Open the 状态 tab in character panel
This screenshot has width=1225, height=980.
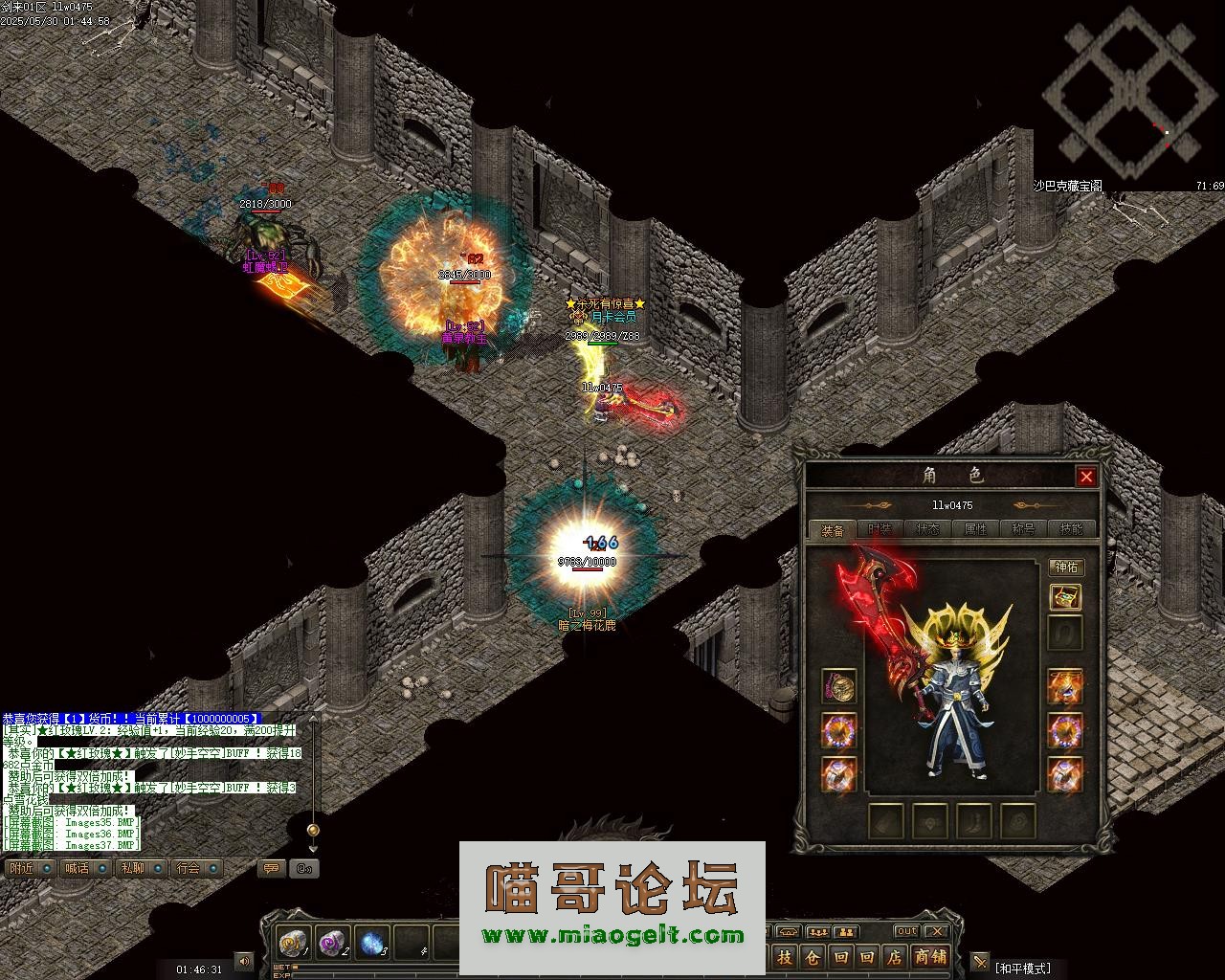click(x=927, y=529)
